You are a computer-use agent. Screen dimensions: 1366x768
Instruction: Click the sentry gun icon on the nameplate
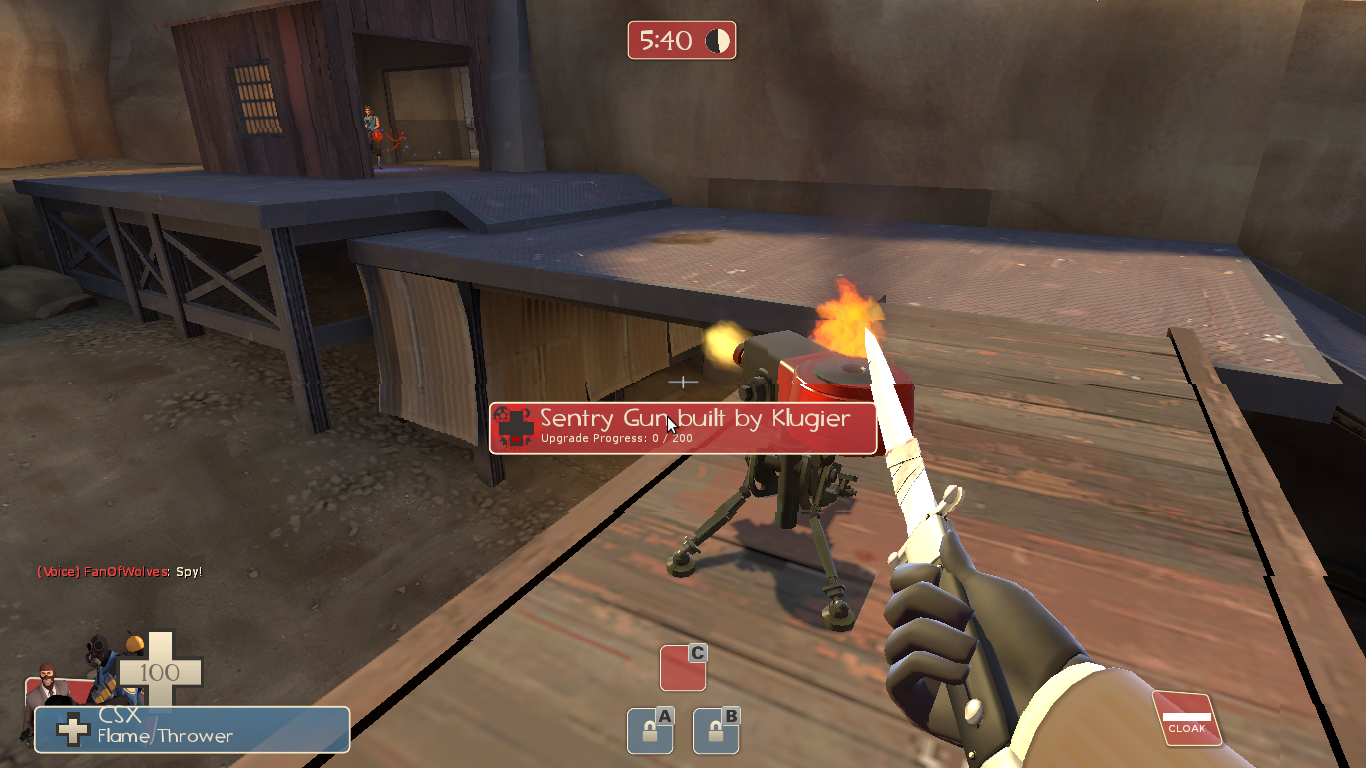514,425
